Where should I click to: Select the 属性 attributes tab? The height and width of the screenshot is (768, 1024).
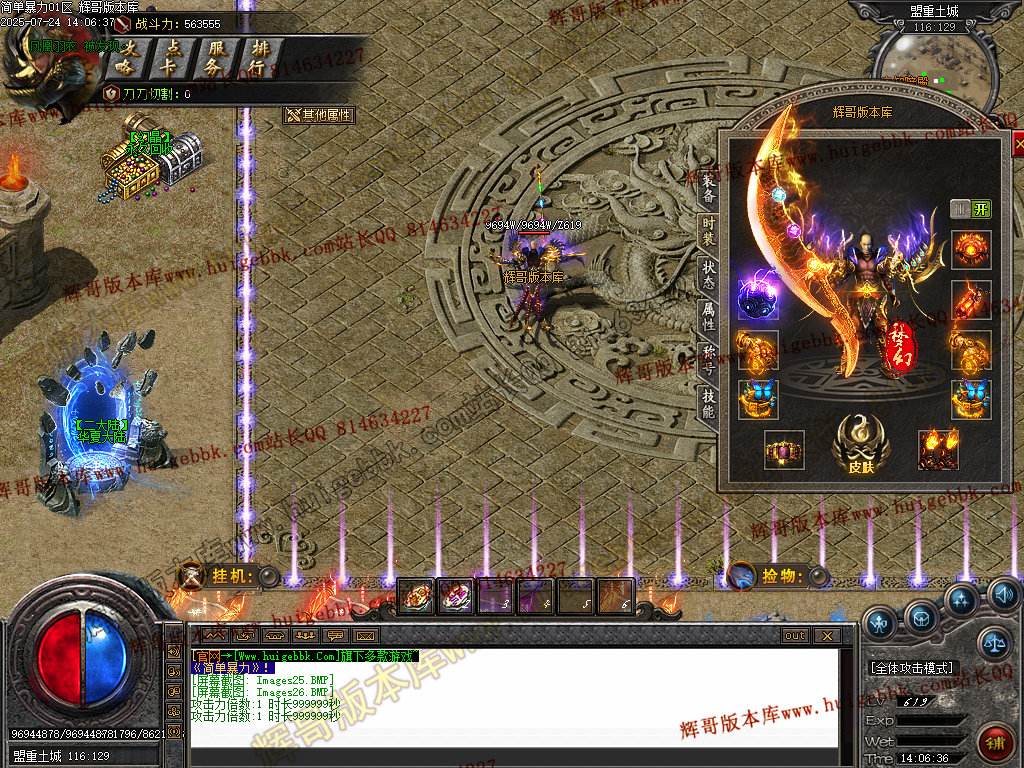point(708,316)
